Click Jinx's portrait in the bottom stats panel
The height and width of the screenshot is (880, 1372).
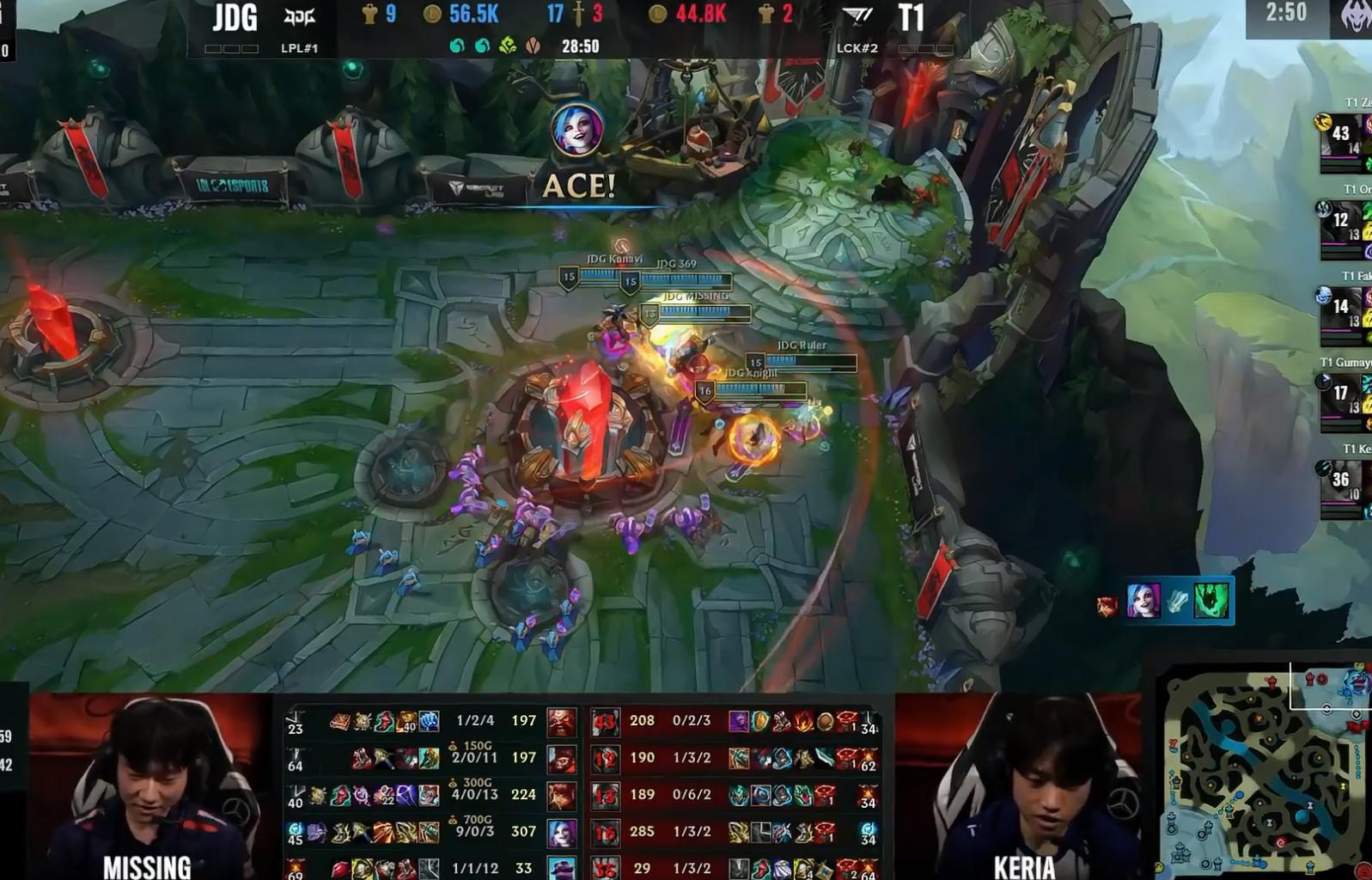[562, 832]
